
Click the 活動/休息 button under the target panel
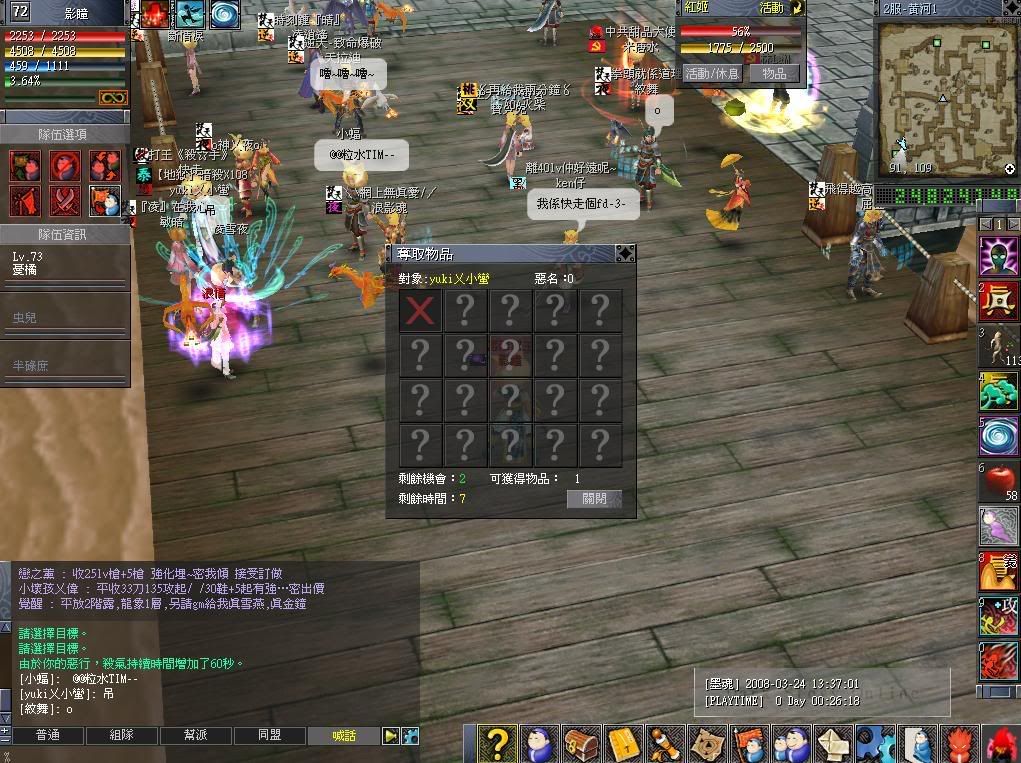tap(712, 73)
